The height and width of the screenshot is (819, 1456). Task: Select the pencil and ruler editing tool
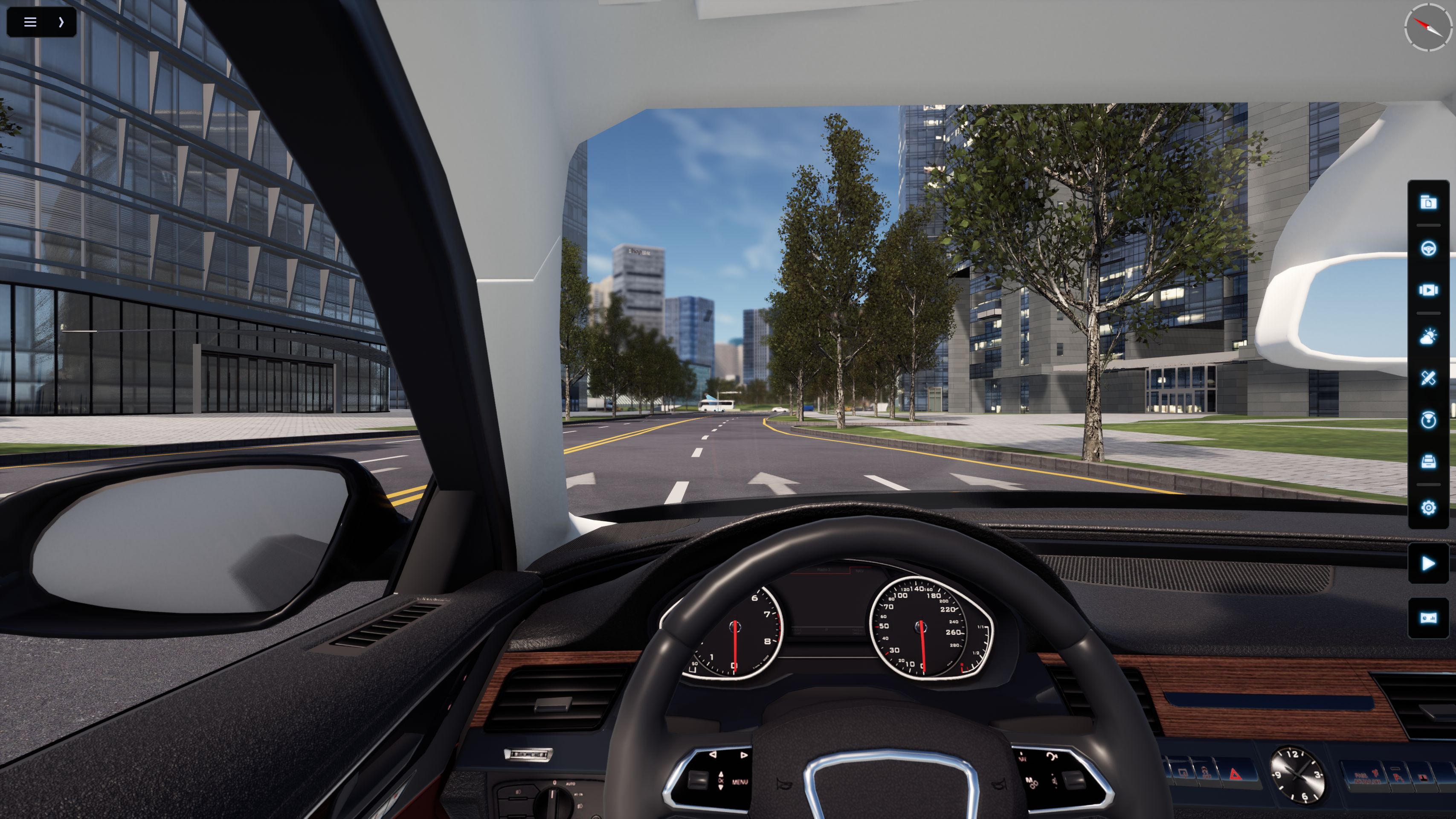[1428, 378]
